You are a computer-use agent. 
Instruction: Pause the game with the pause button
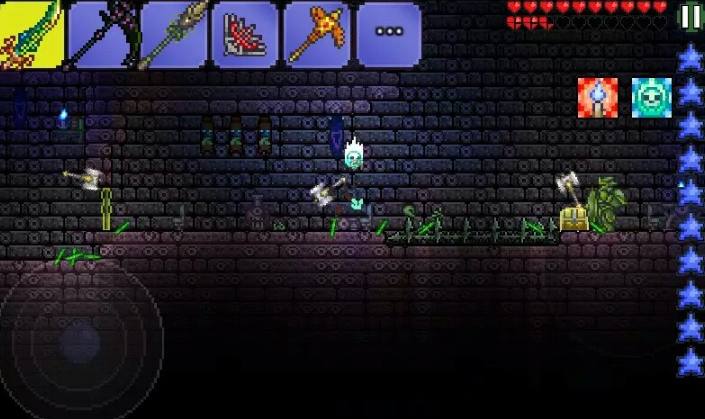click(690, 16)
